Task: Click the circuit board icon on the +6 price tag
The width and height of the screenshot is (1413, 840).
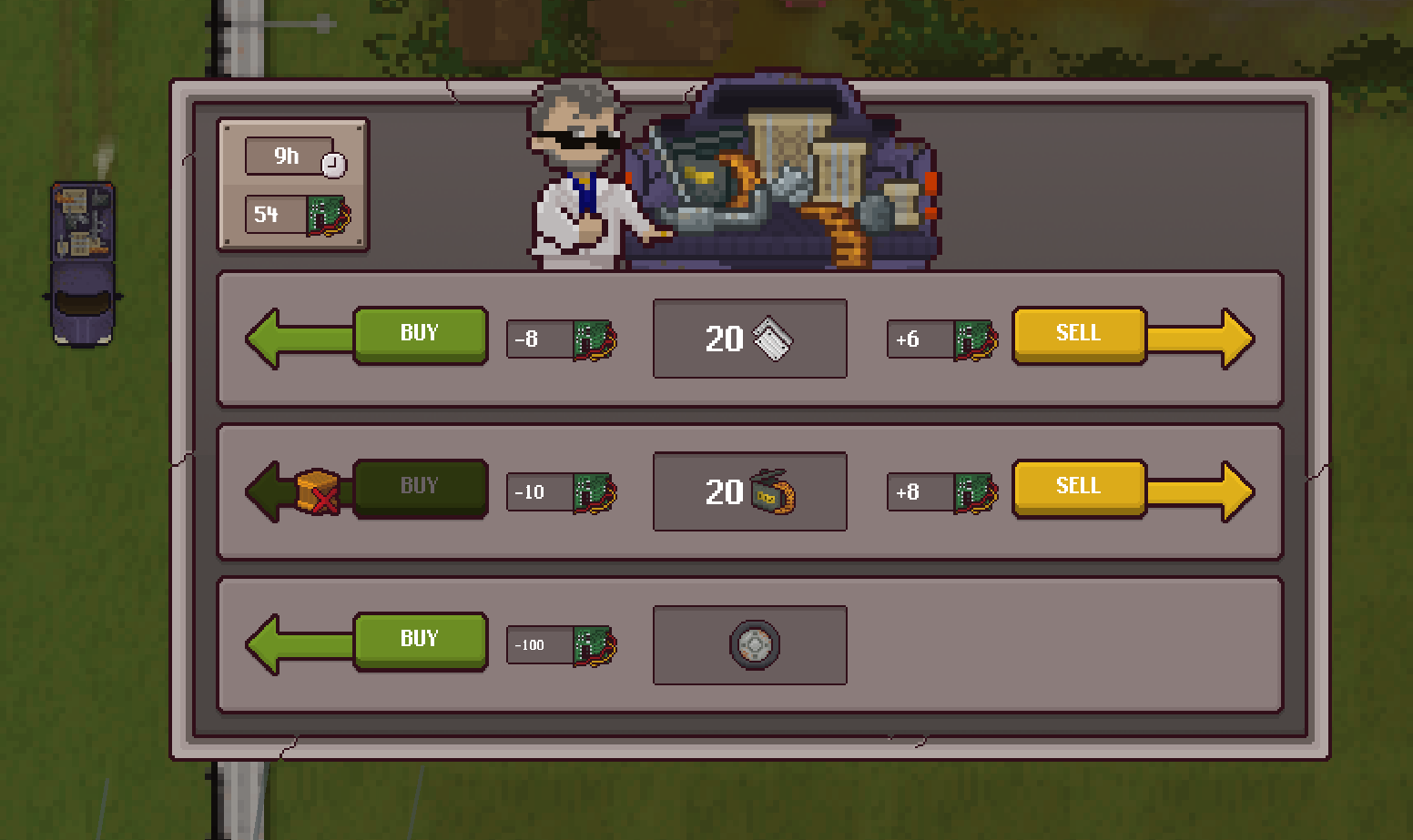Action: 978,340
